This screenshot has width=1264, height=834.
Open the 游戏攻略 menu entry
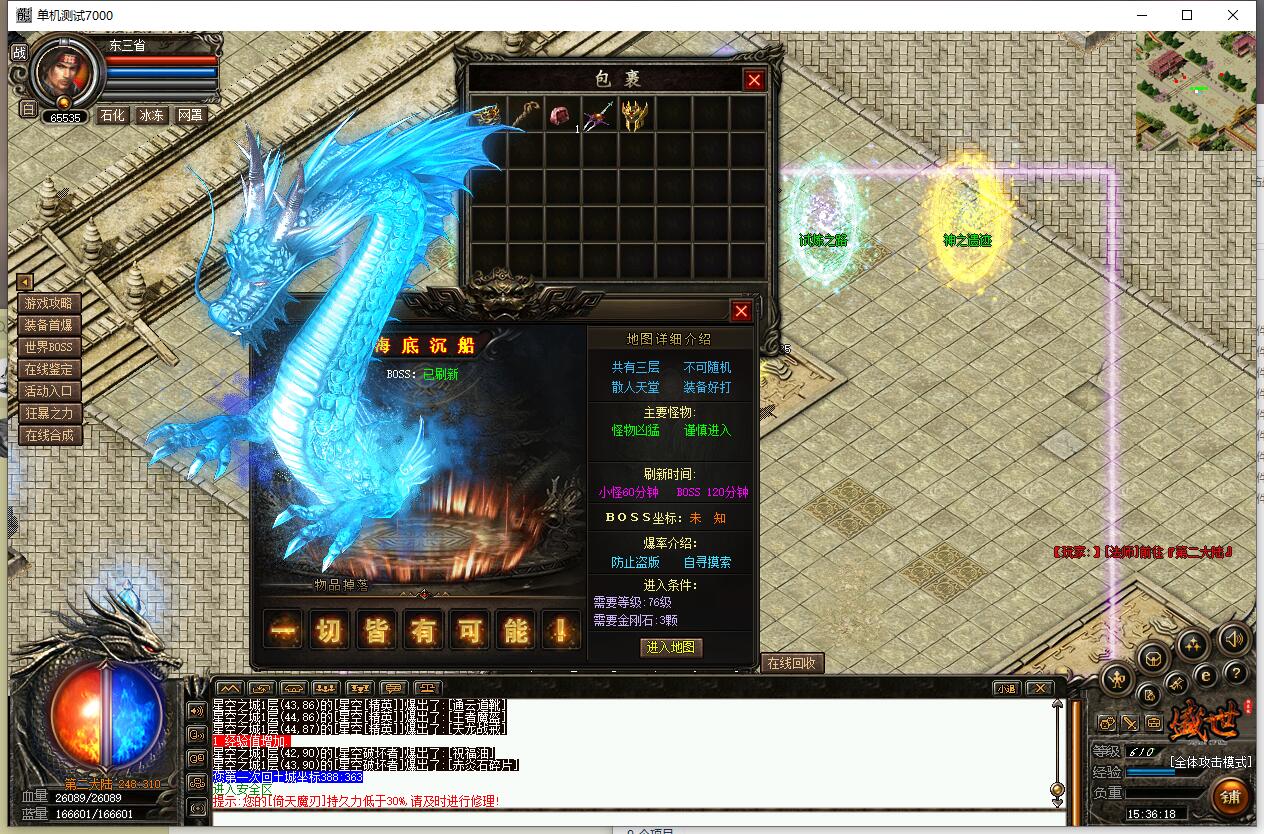coord(49,303)
